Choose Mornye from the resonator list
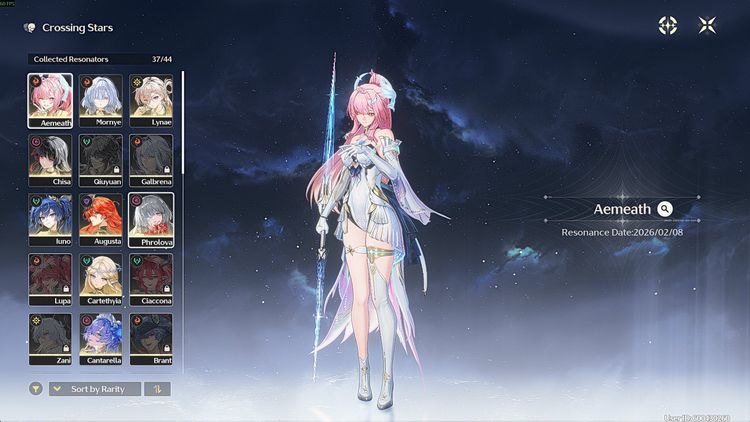Viewport: 750px width, 422px height. 100,100
